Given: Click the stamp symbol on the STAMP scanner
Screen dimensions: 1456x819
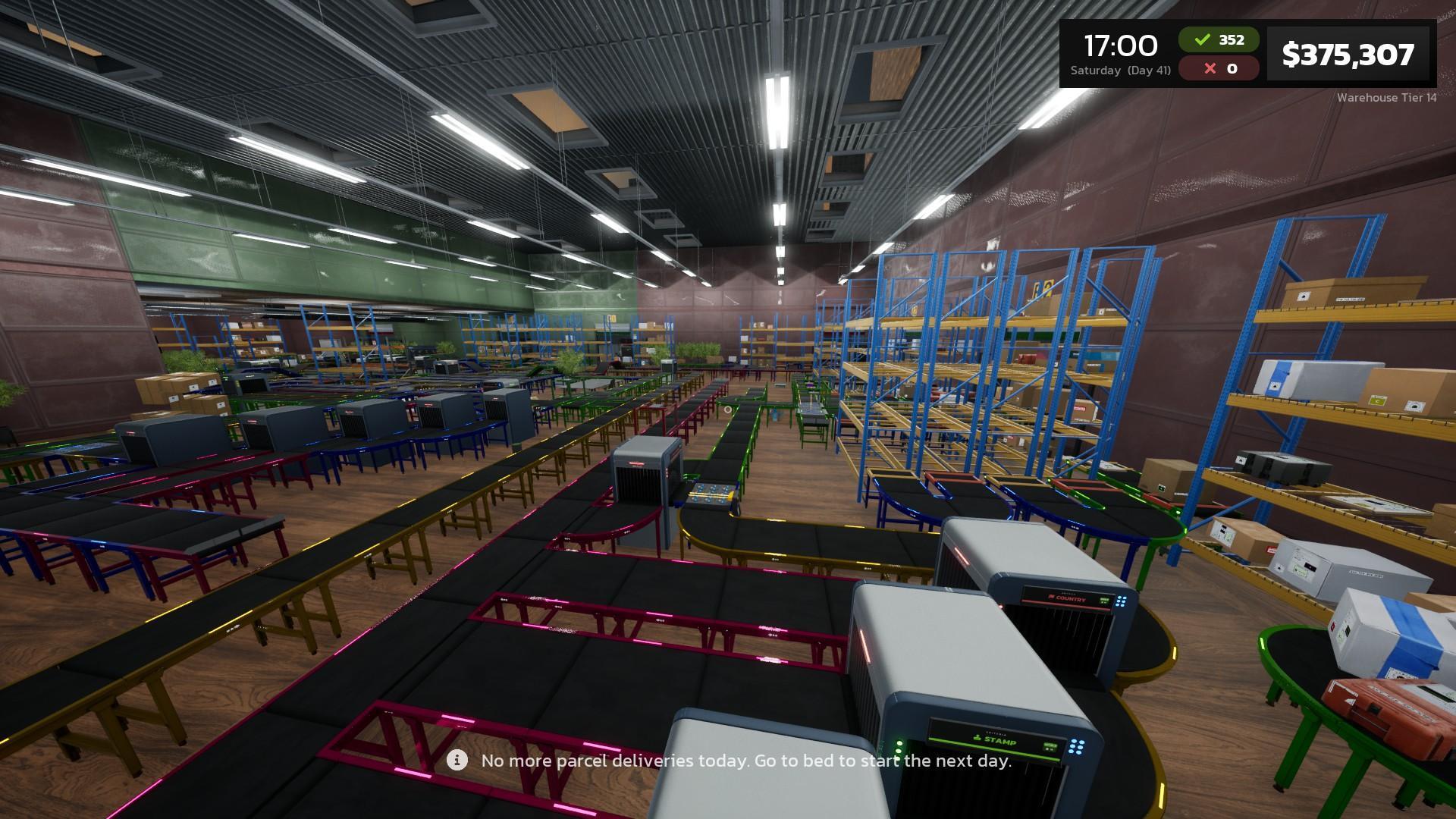Looking at the screenshot, I should click(x=977, y=739).
